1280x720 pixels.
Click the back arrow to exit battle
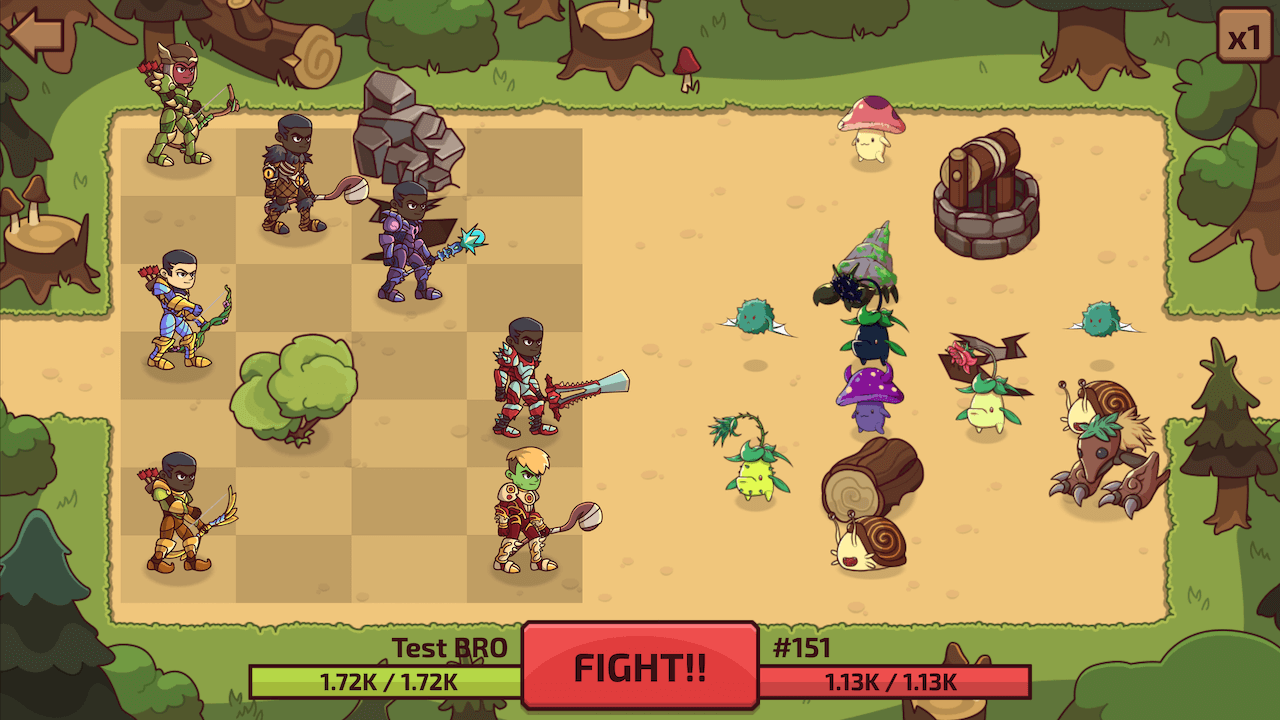point(33,35)
